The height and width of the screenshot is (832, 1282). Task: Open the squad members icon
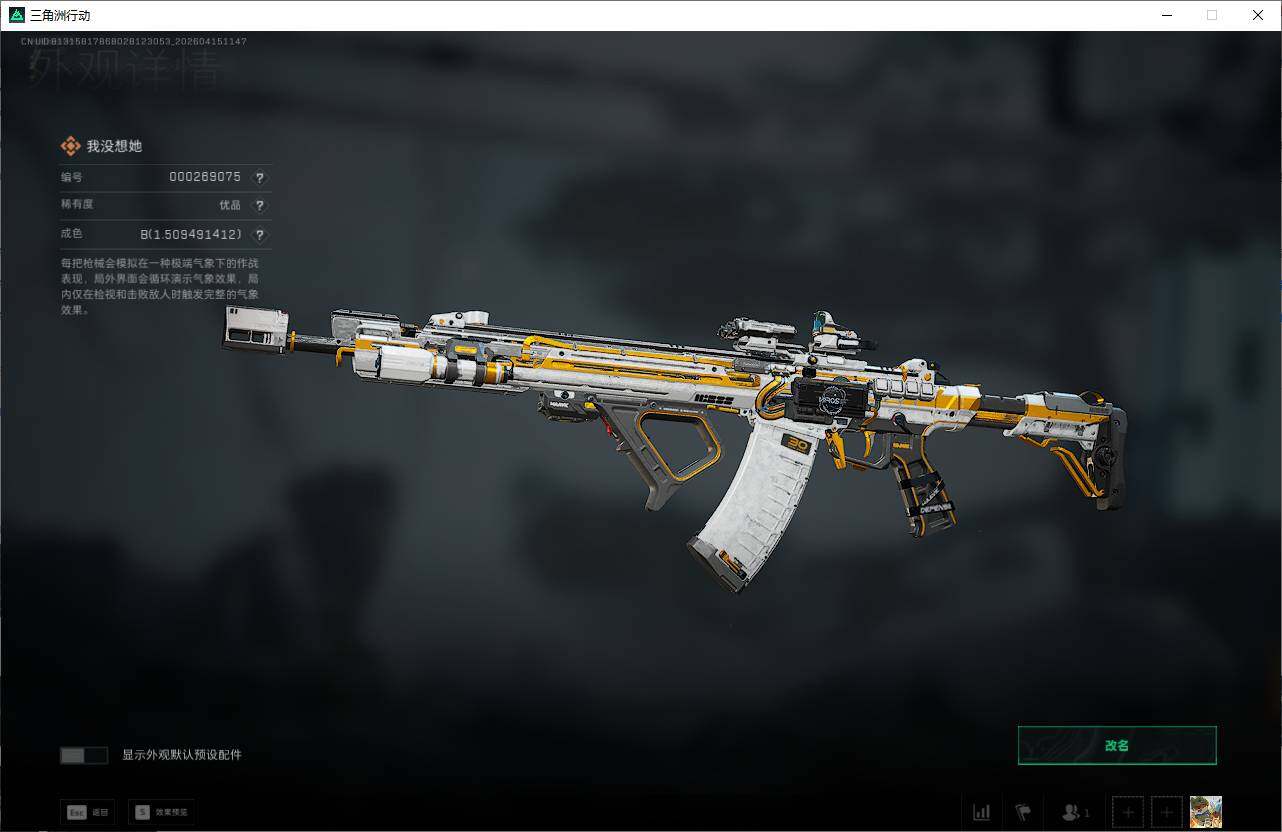1075,812
